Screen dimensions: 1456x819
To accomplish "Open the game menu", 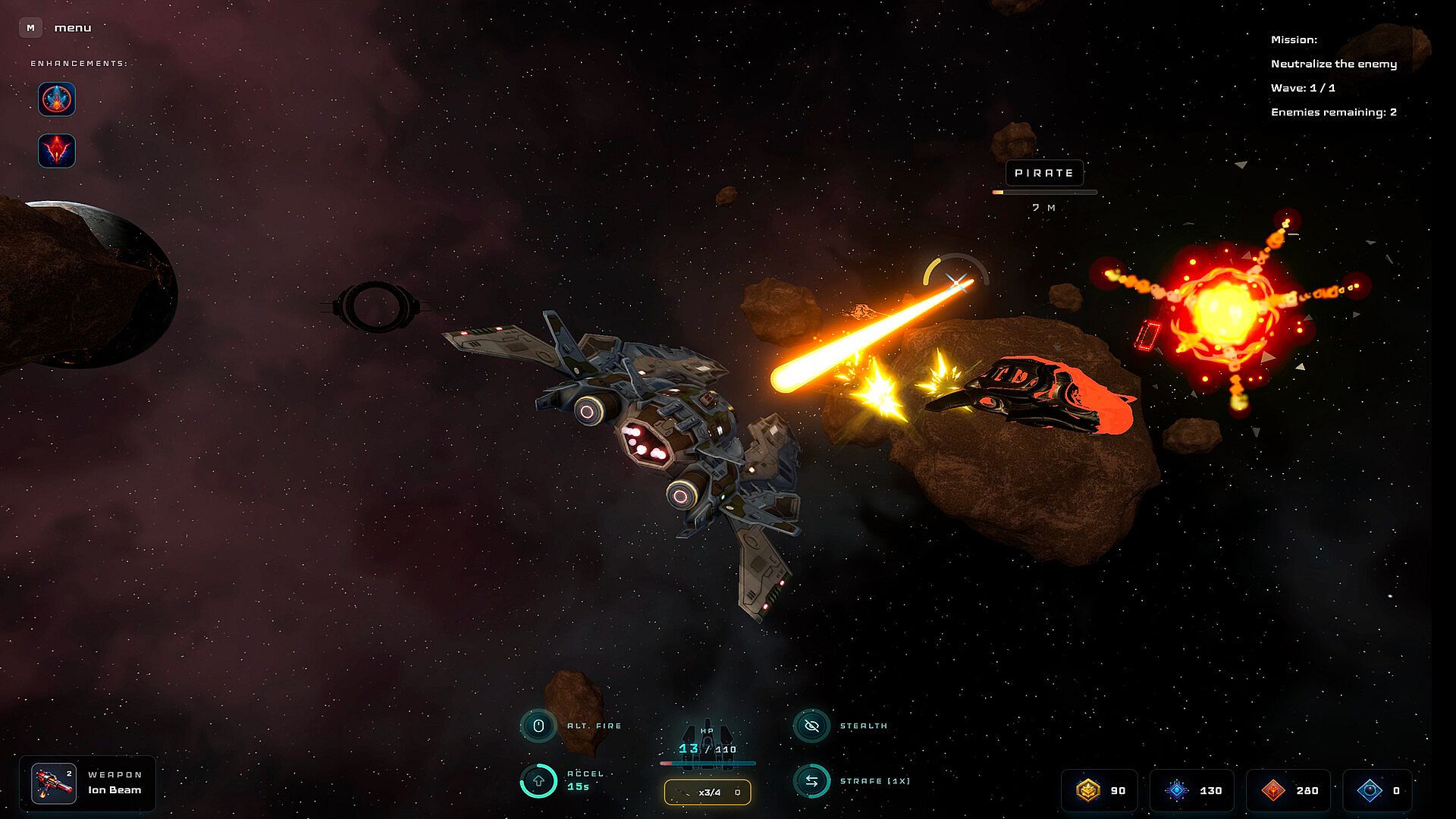I will tap(30, 28).
